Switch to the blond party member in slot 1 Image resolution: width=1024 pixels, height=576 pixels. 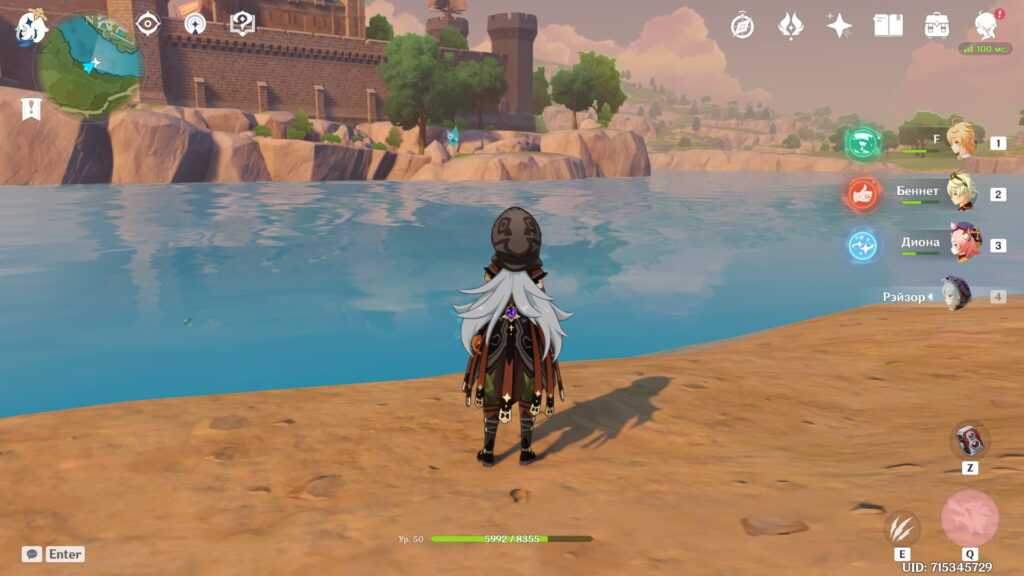click(x=961, y=141)
